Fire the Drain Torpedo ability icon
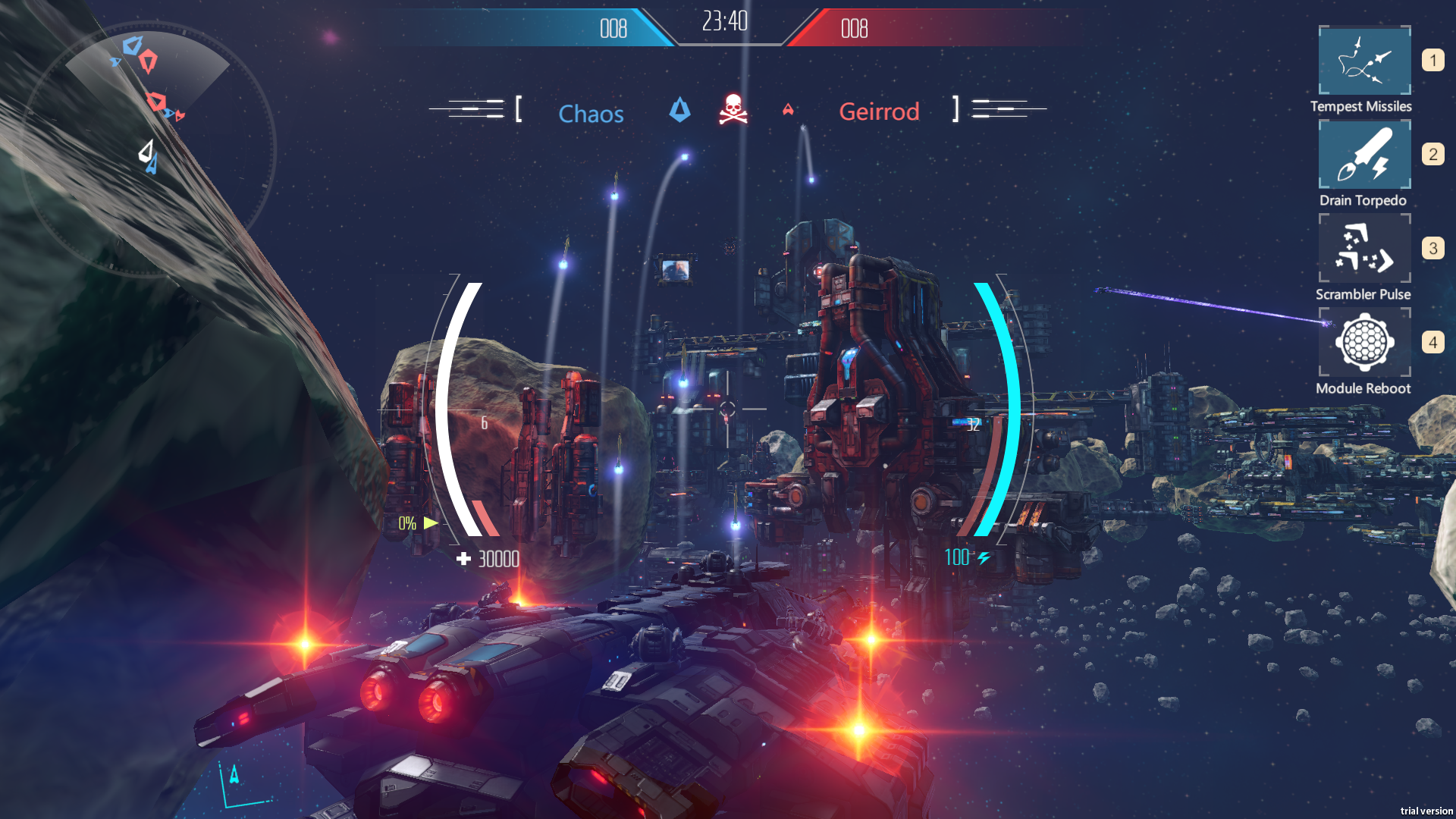Screen dimensions: 1456x819 tap(1363, 154)
